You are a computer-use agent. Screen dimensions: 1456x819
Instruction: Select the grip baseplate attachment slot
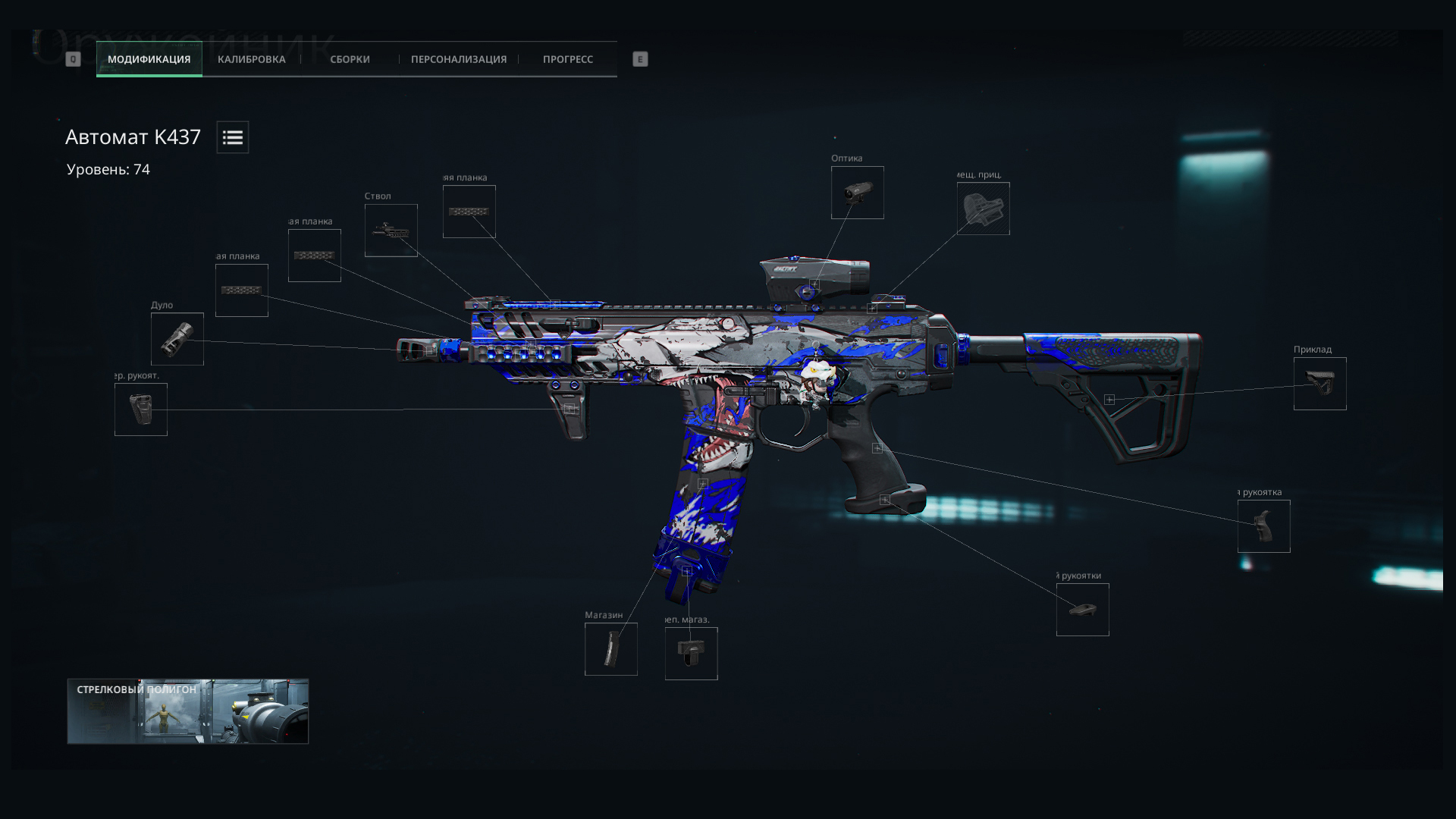tap(1082, 610)
